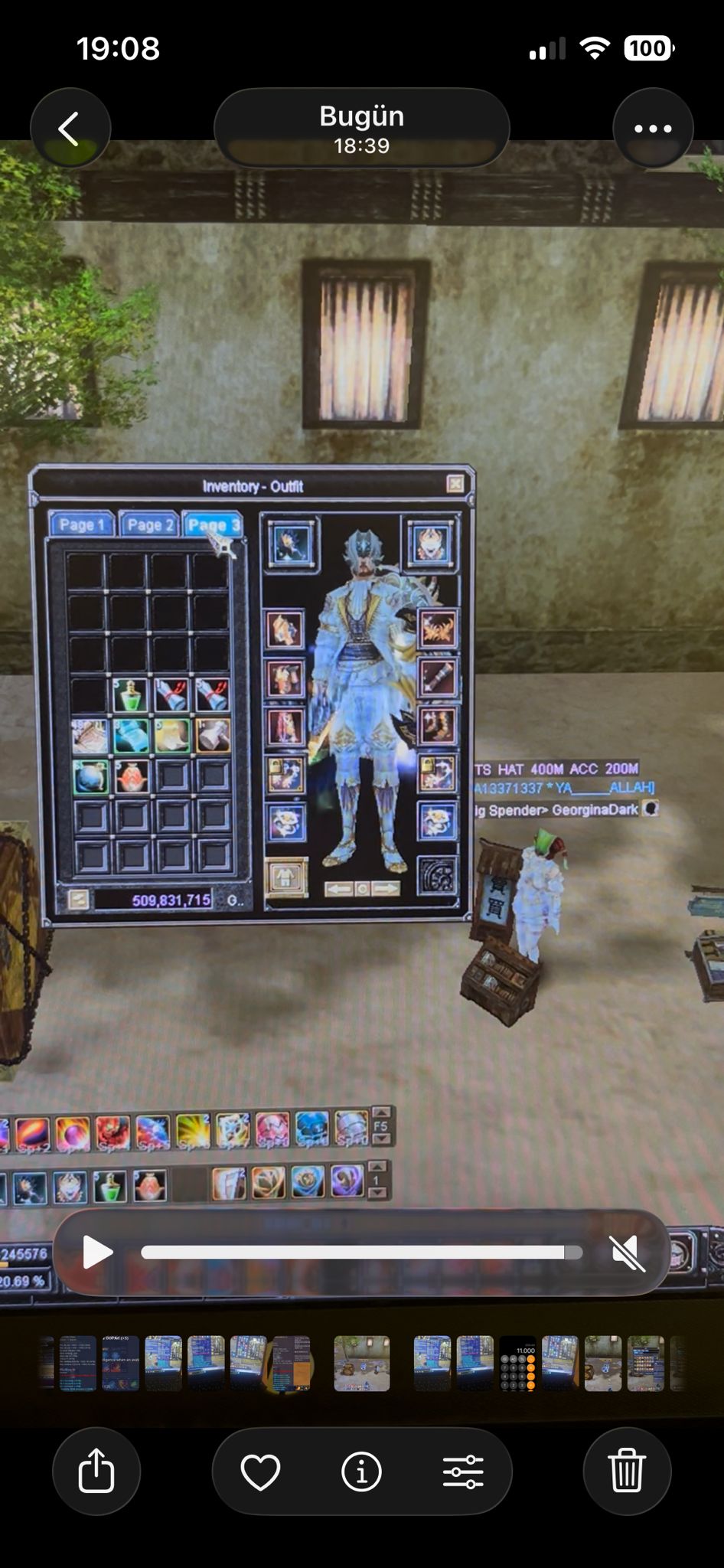Open the outfit costume button with shirt icon

[286, 877]
